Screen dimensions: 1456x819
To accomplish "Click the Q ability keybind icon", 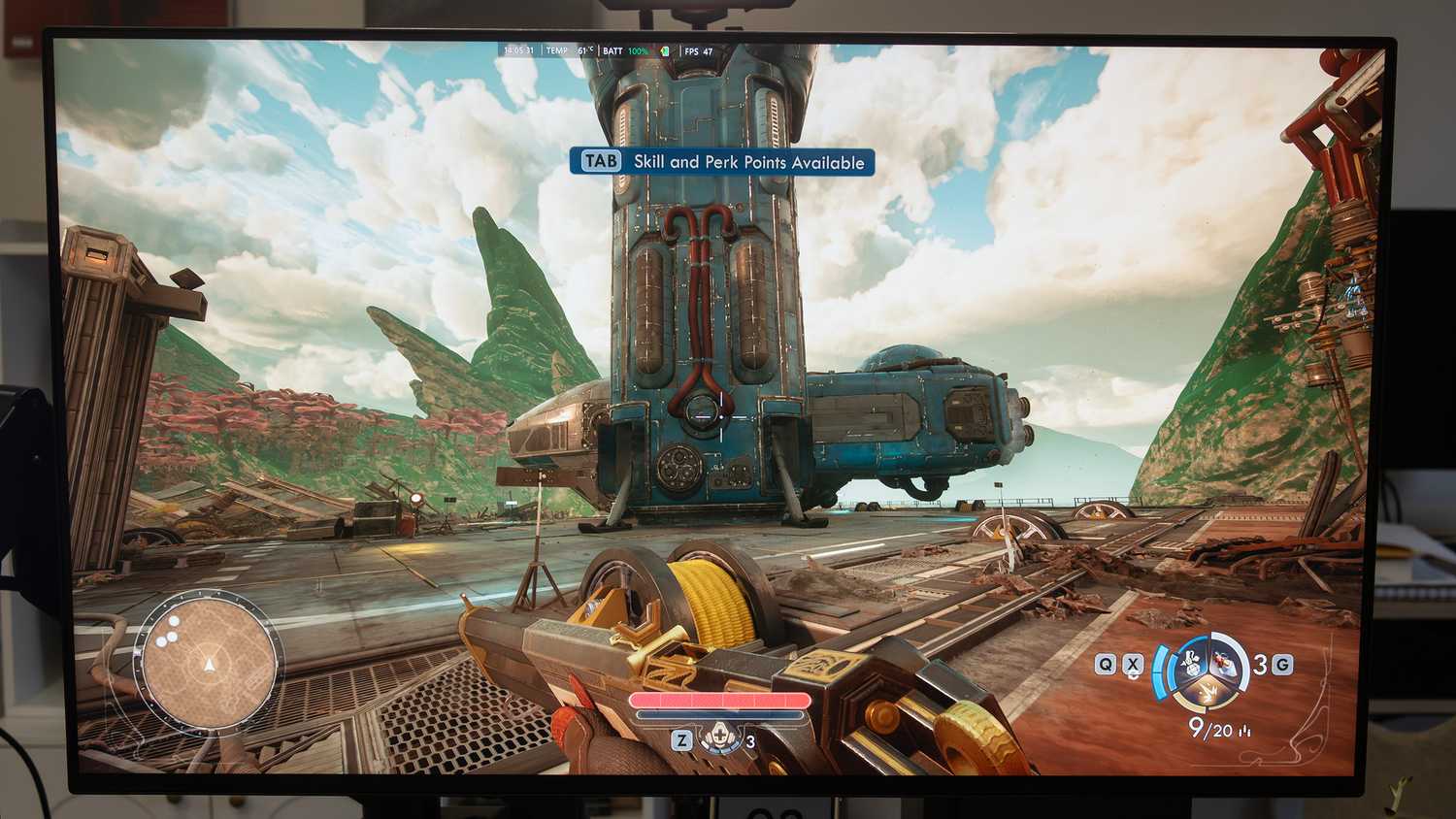I will pyautogui.click(x=1107, y=663).
